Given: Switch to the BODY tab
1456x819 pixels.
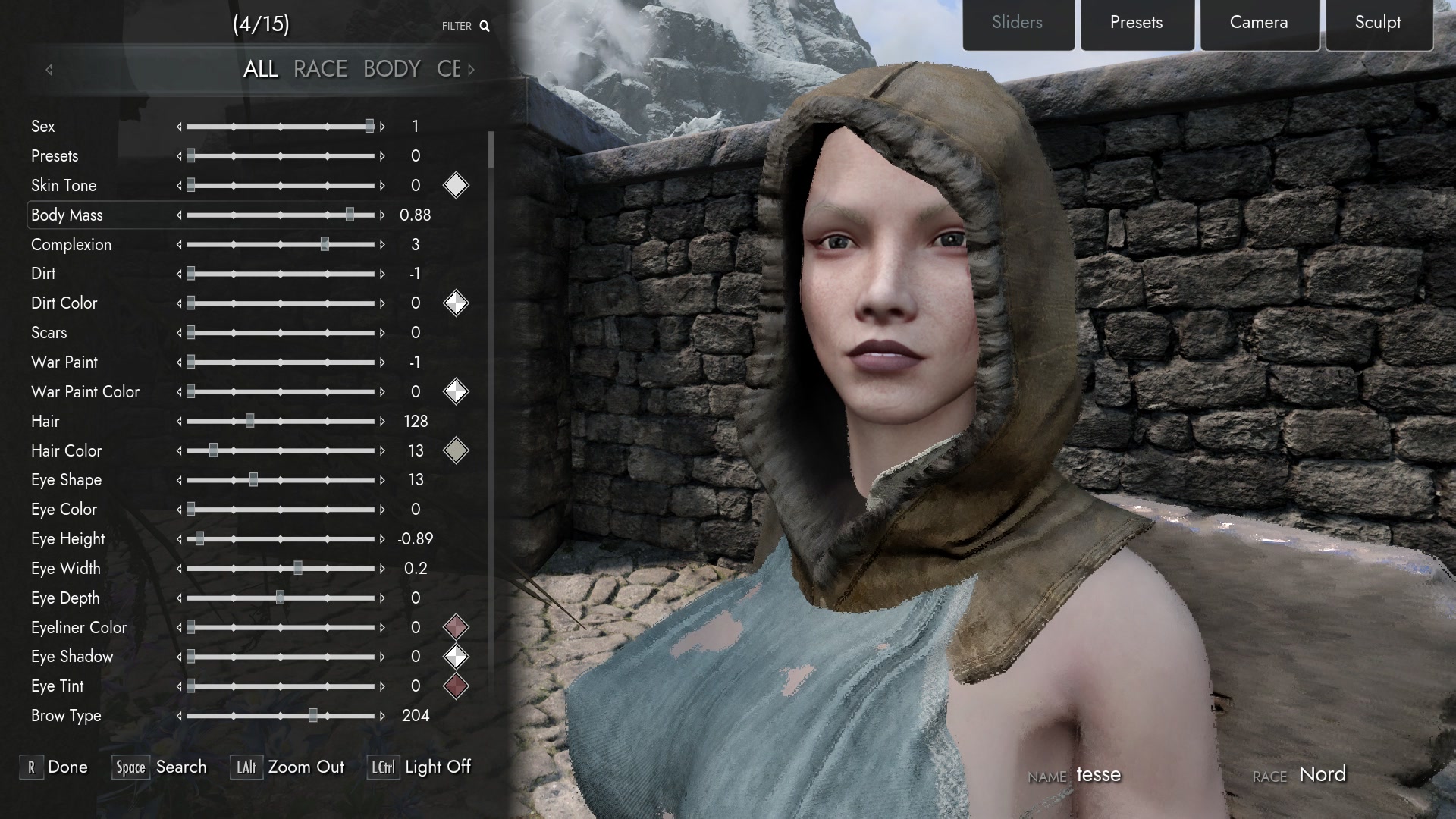Looking at the screenshot, I should 391,68.
